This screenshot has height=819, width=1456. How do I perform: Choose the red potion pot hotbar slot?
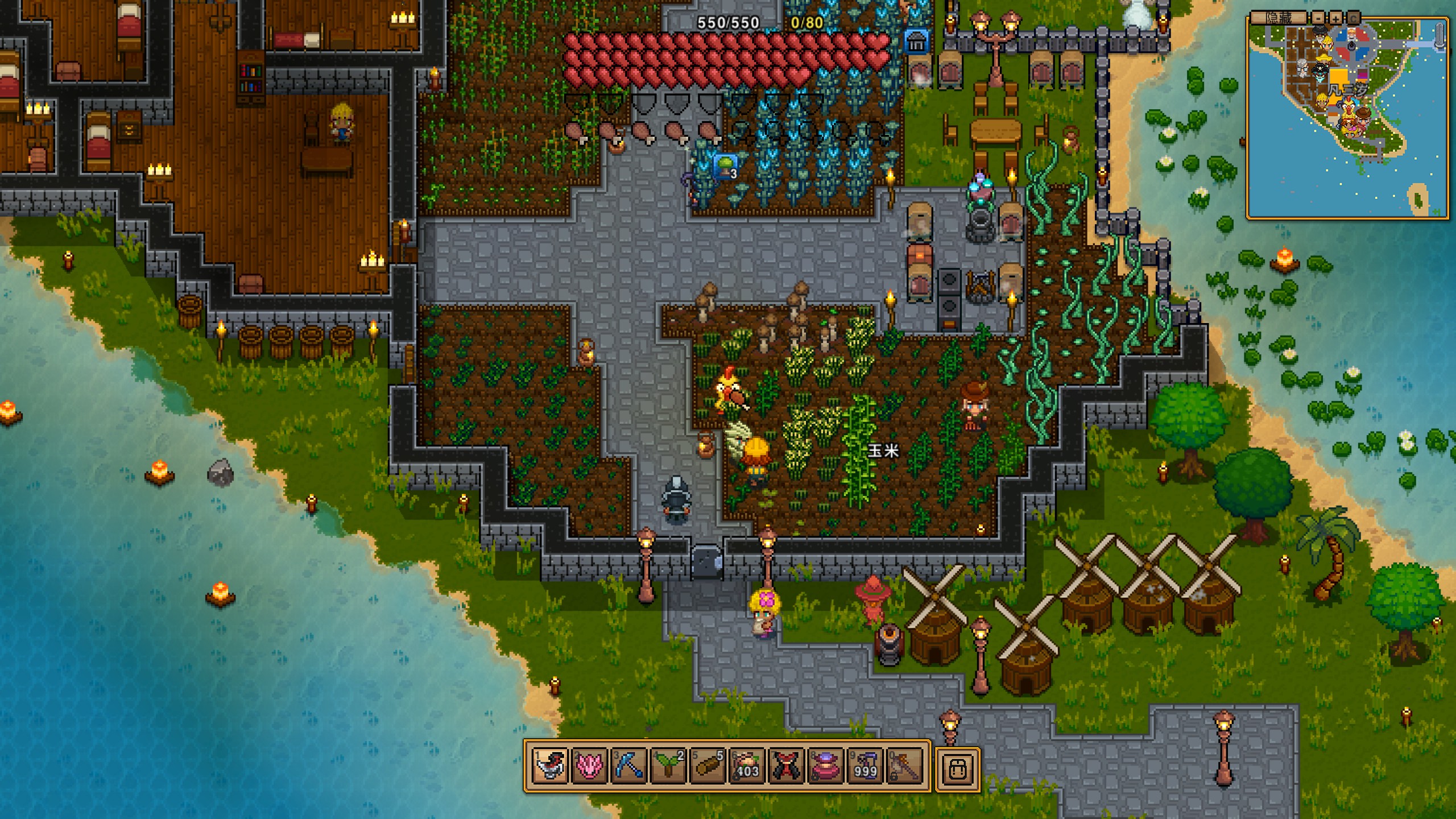[825, 766]
